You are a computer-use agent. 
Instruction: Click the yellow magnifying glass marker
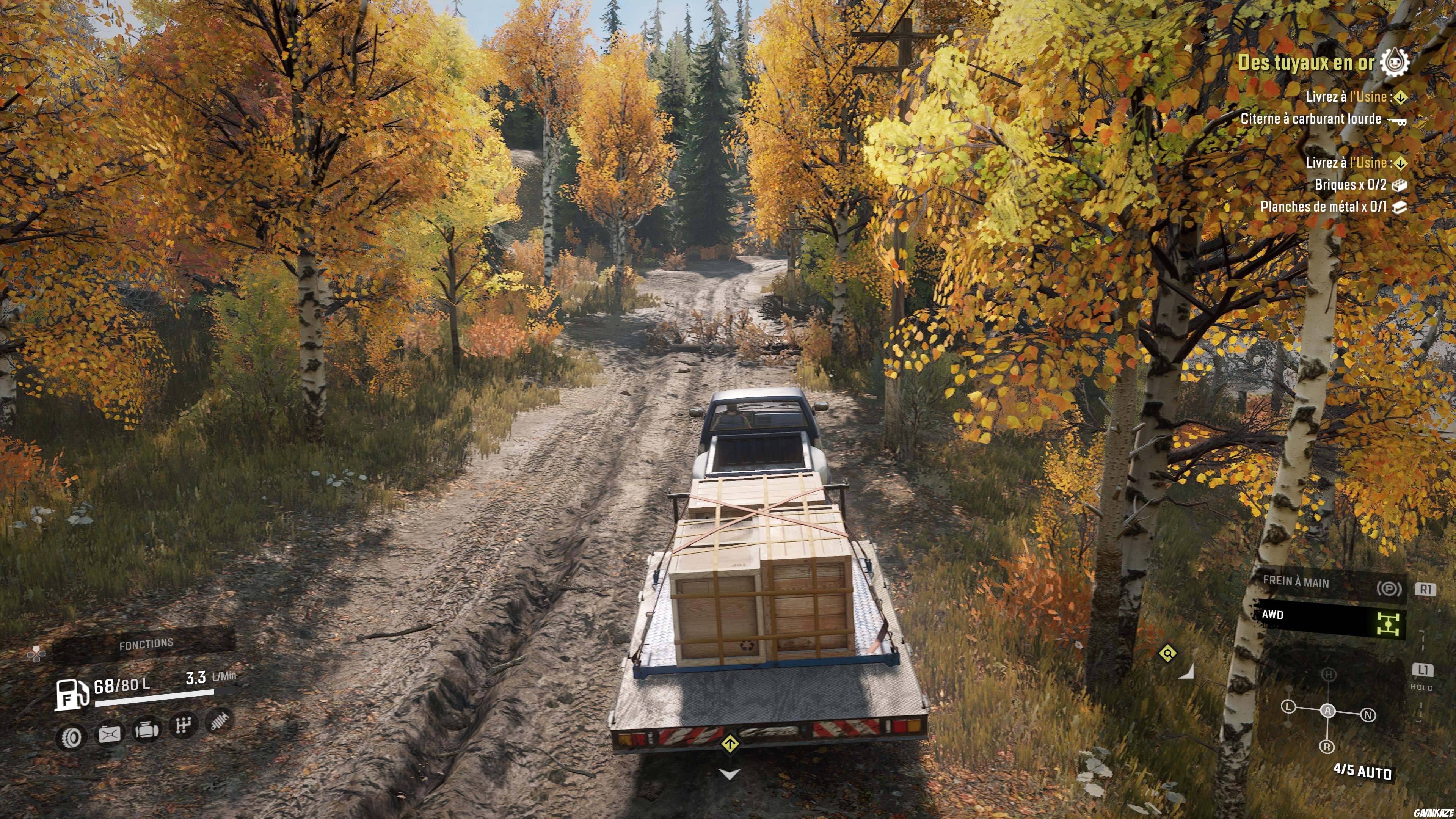click(1168, 654)
